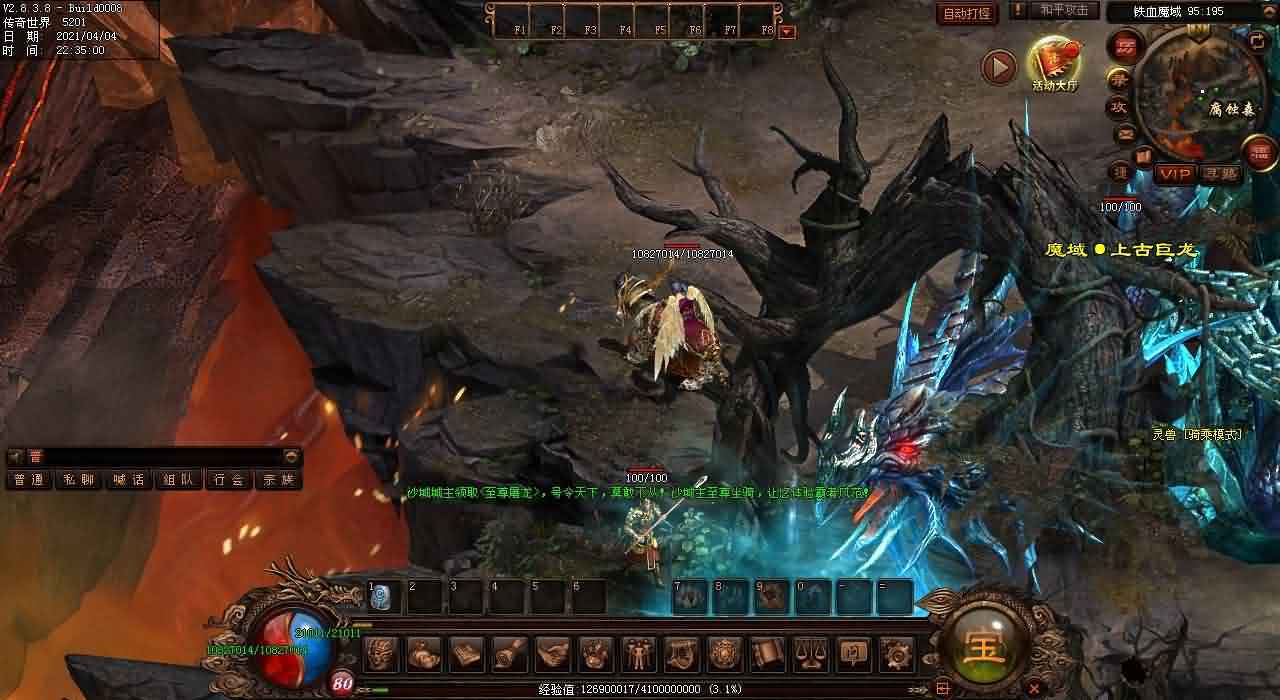
Task: Choose the 组队 team chat channel
Action: [x=178, y=480]
